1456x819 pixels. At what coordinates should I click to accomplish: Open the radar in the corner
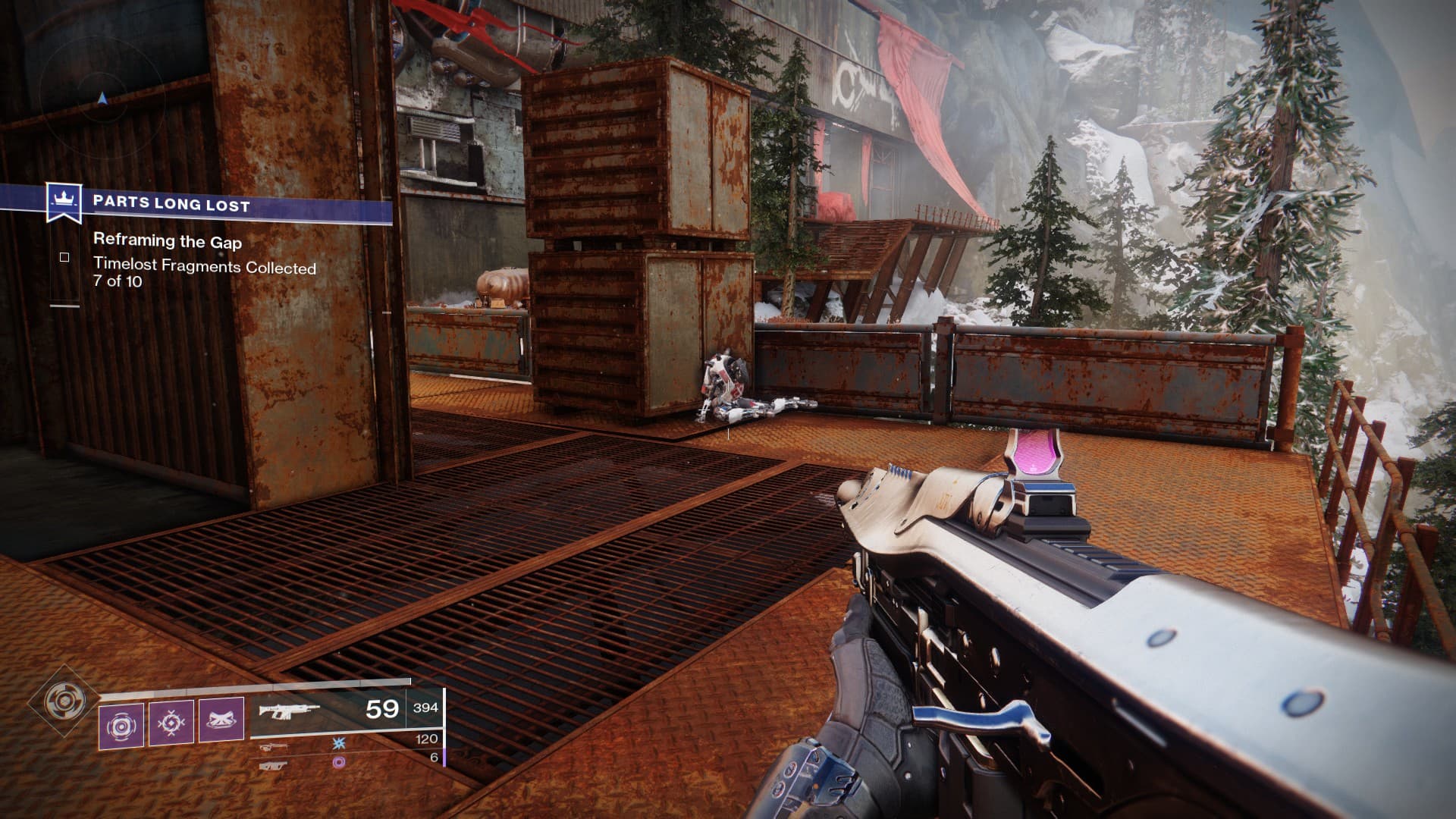tap(102, 99)
